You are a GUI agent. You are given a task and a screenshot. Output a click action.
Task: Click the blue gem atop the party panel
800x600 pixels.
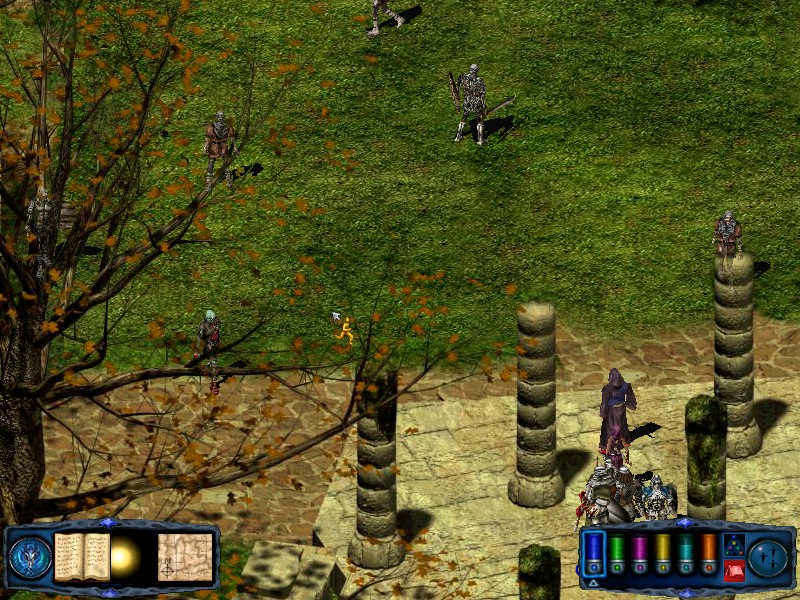click(685, 523)
